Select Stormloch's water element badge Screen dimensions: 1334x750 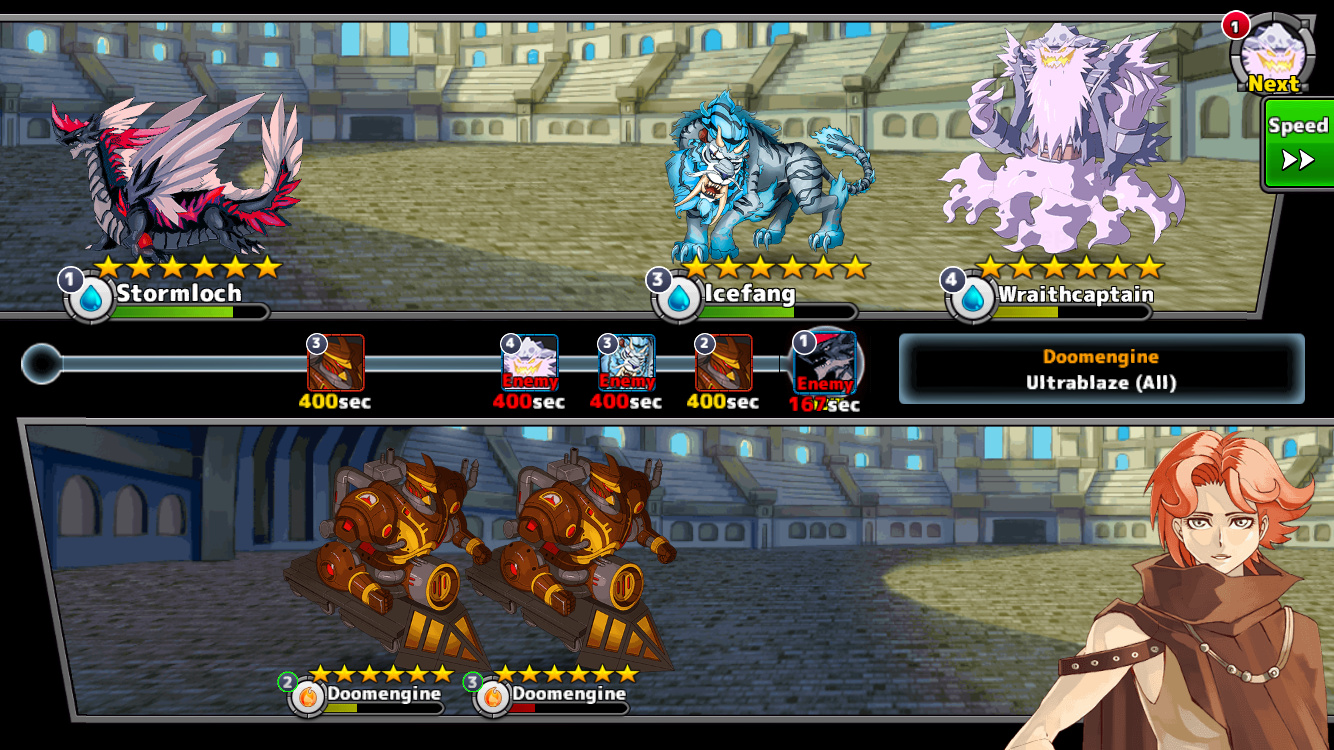pyautogui.click(x=91, y=298)
